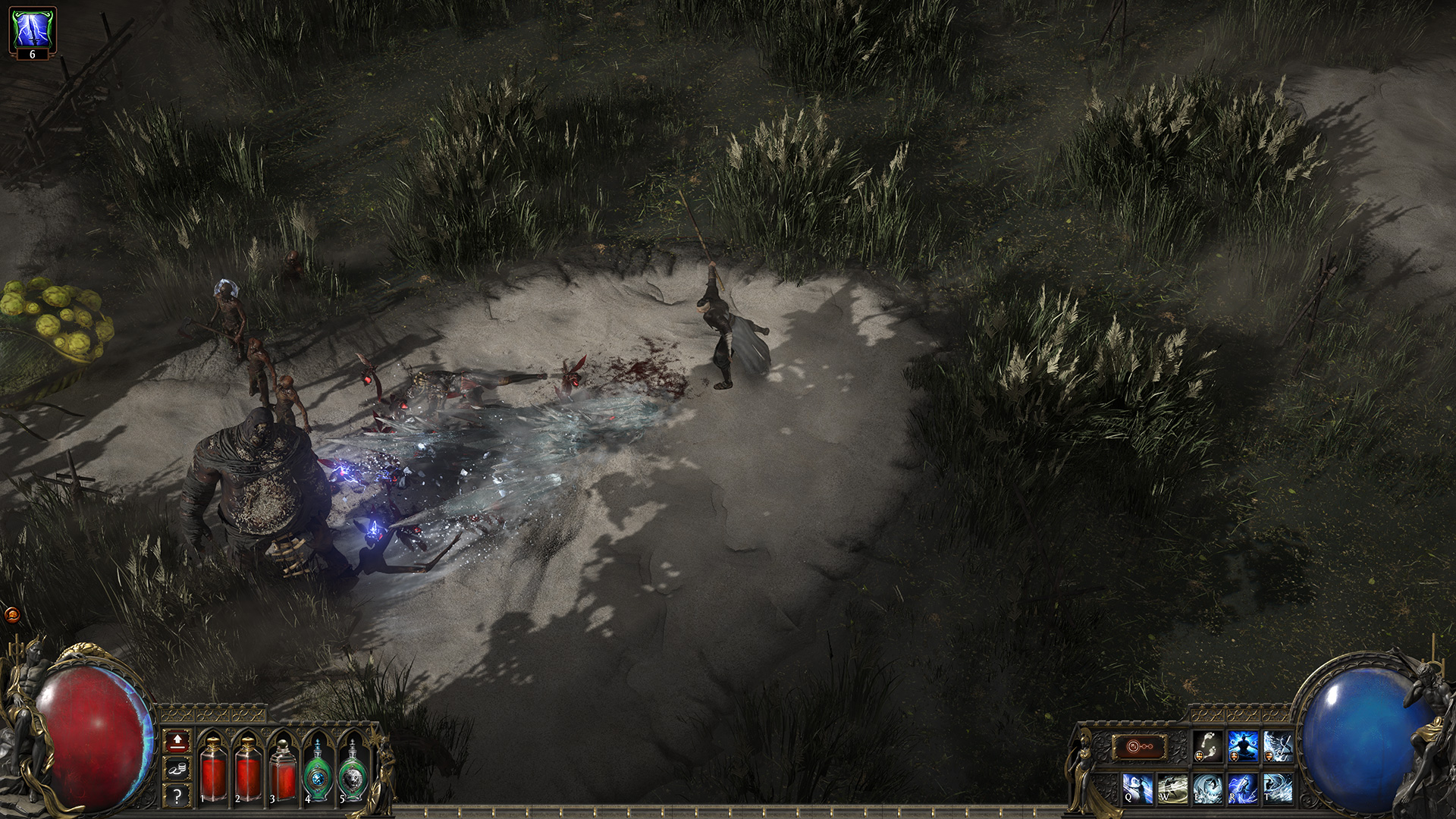
Task: Activate the skill bound to T
Action: pyautogui.click(x=1279, y=789)
